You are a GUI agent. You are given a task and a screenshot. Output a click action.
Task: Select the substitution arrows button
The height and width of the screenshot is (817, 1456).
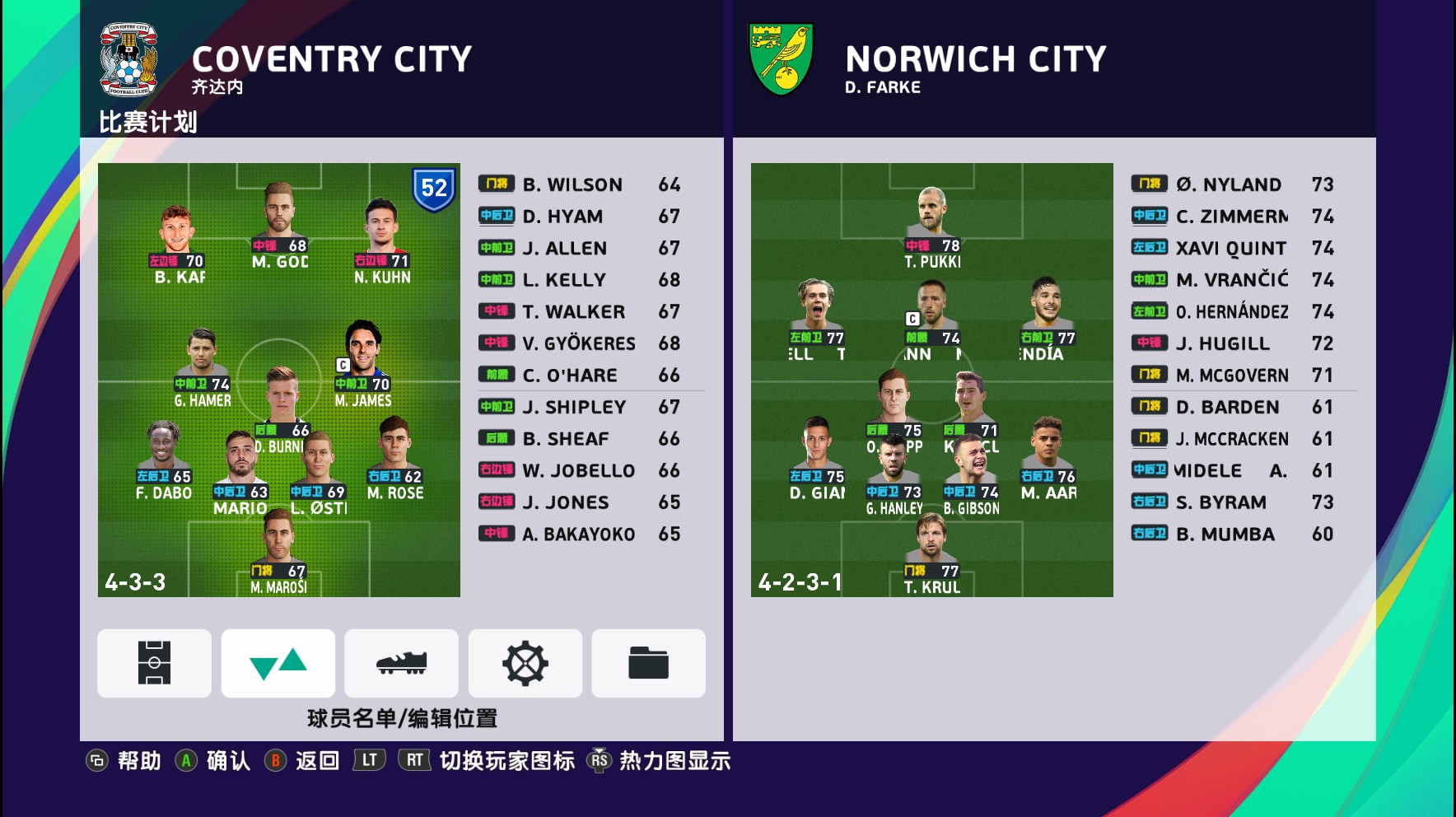278,663
